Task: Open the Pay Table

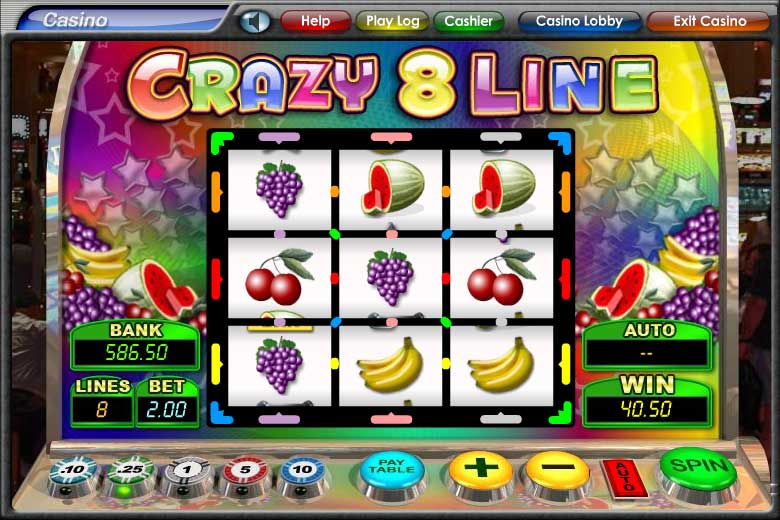Action: click(392, 468)
